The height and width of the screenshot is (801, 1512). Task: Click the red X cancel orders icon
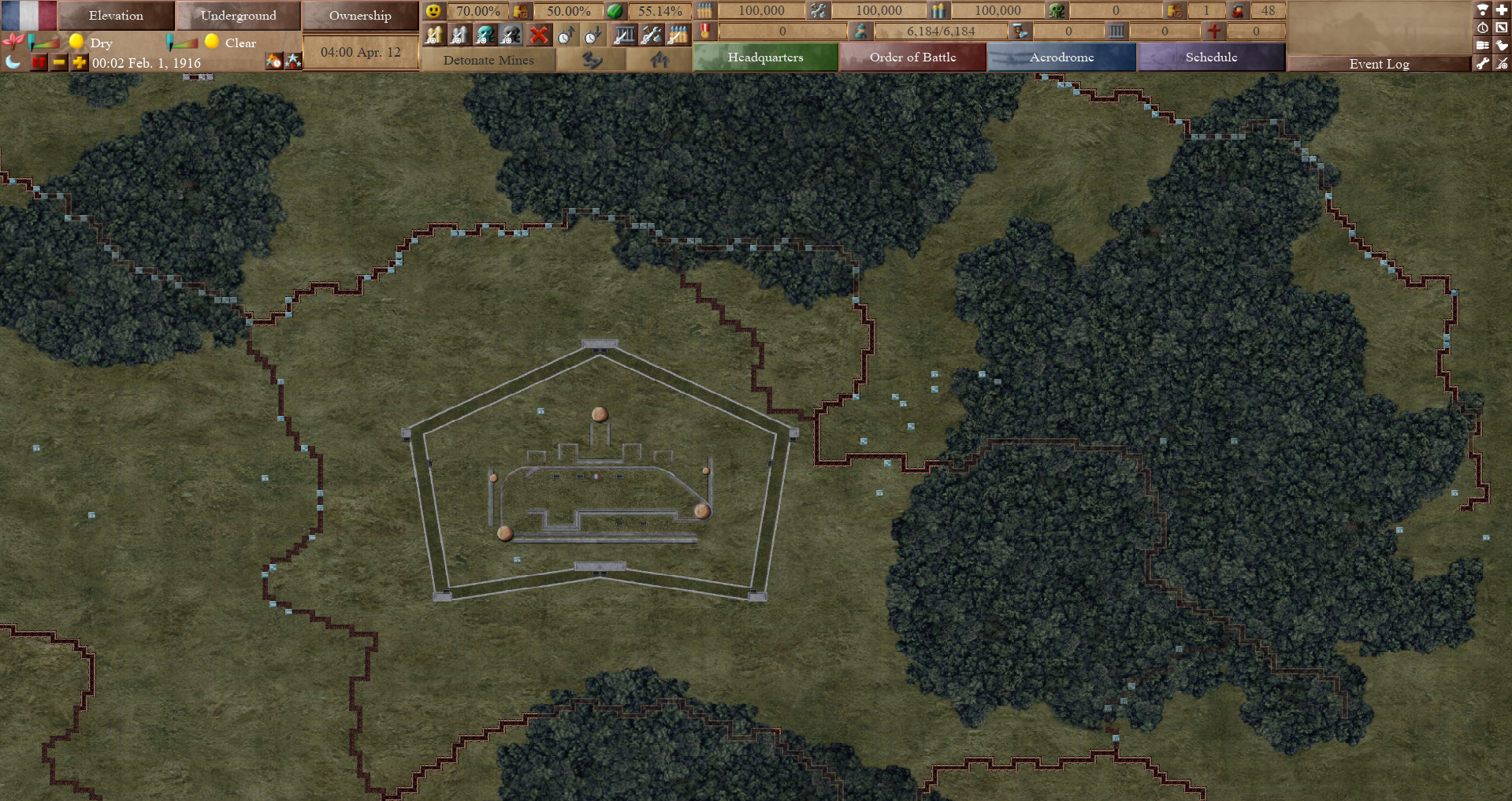(x=541, y=33)
